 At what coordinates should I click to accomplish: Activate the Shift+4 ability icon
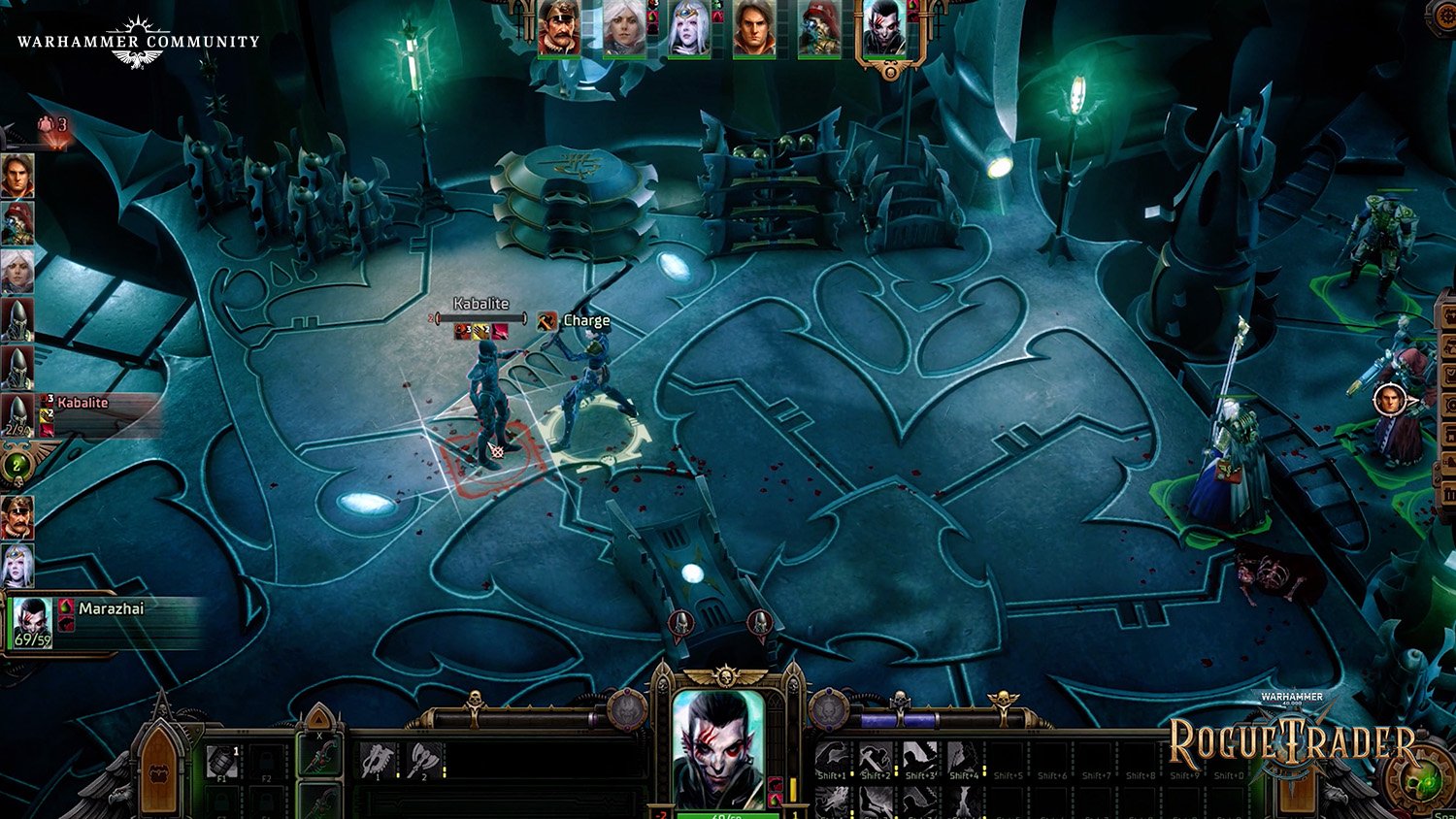tap(963, 757)
